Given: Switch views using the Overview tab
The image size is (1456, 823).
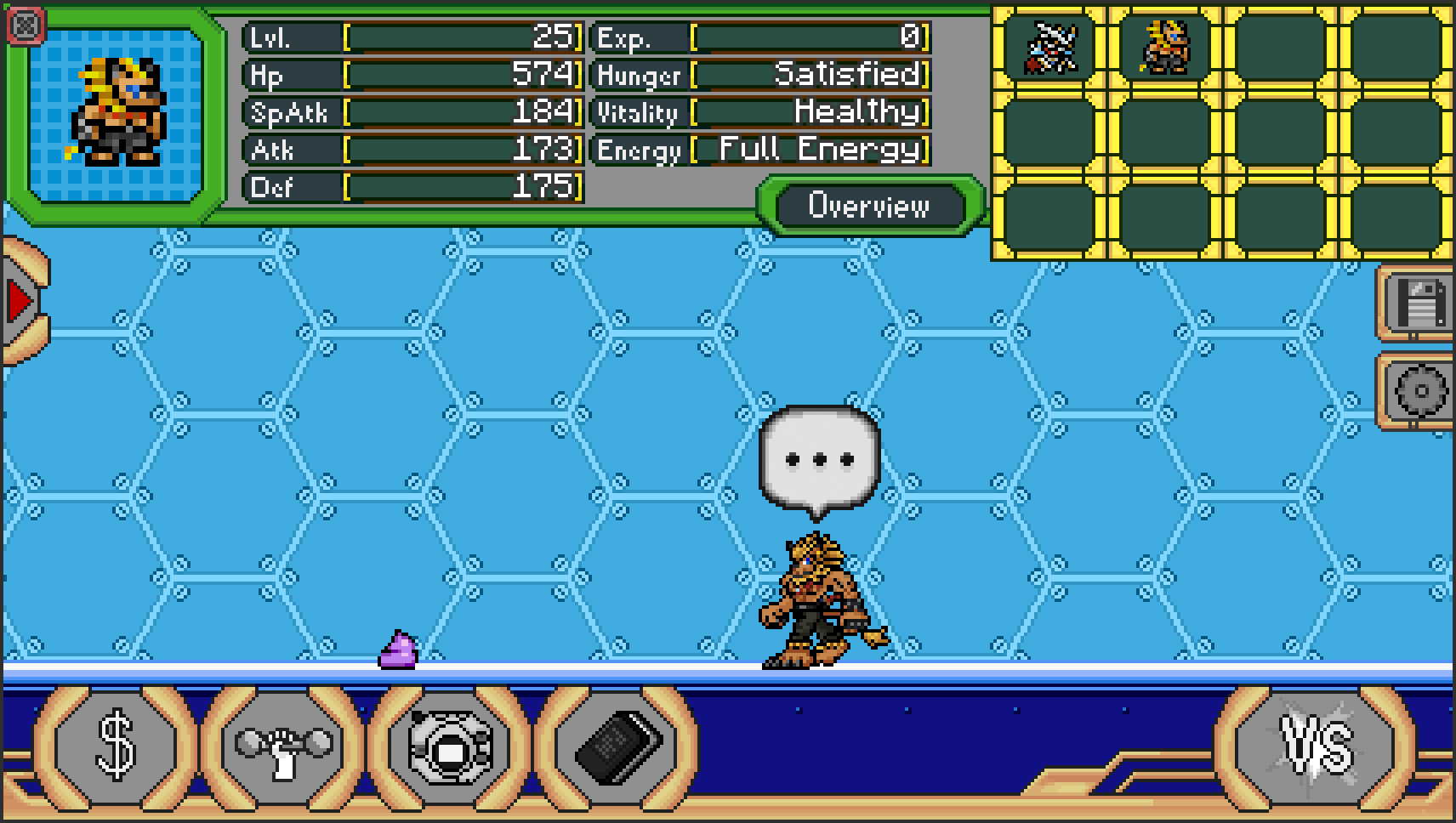Looking at the screenshot, I should (x=869, y=204).
